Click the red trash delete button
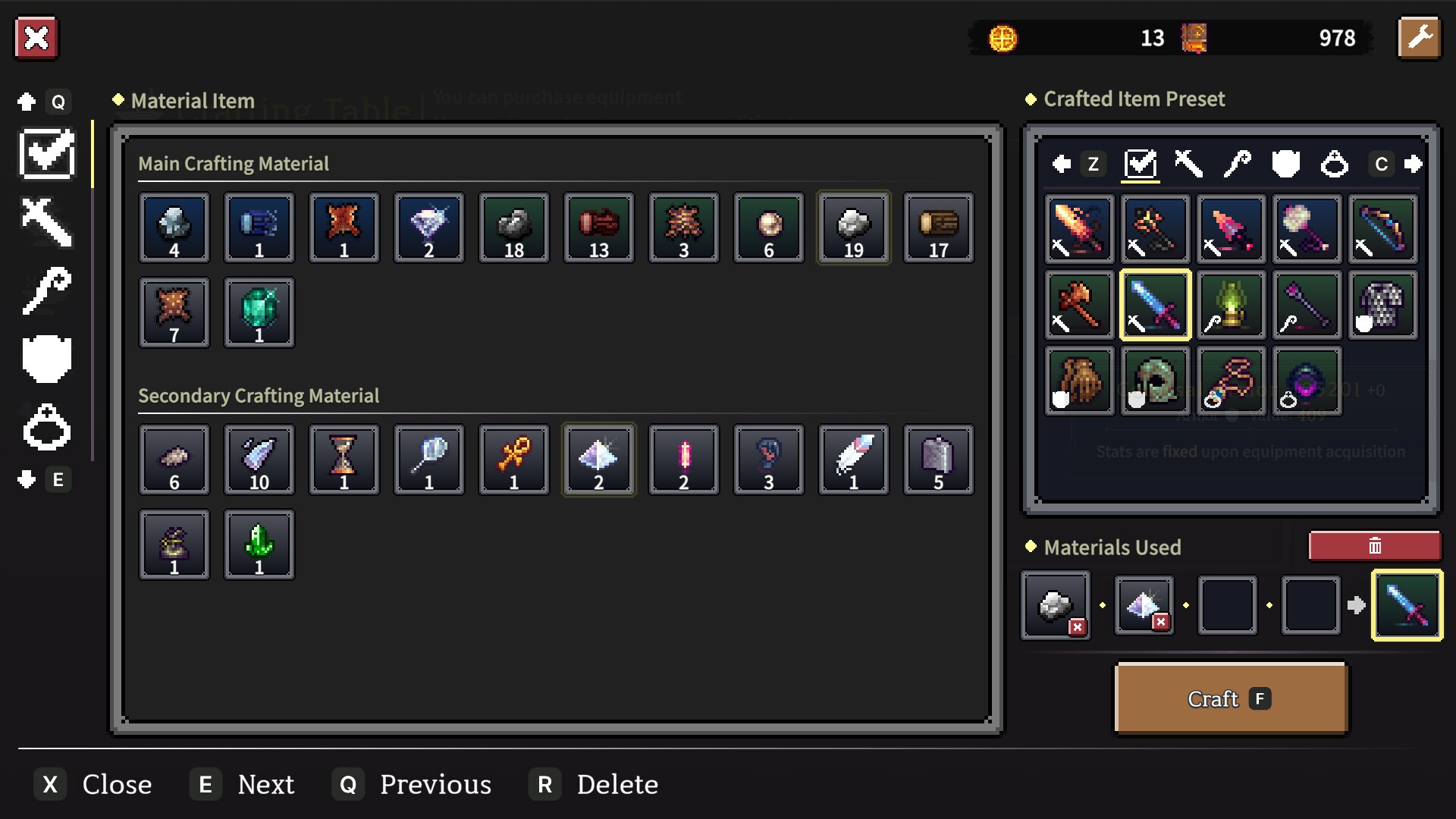The width and height of the screenshot is (1456, 819). [1374, 545]
